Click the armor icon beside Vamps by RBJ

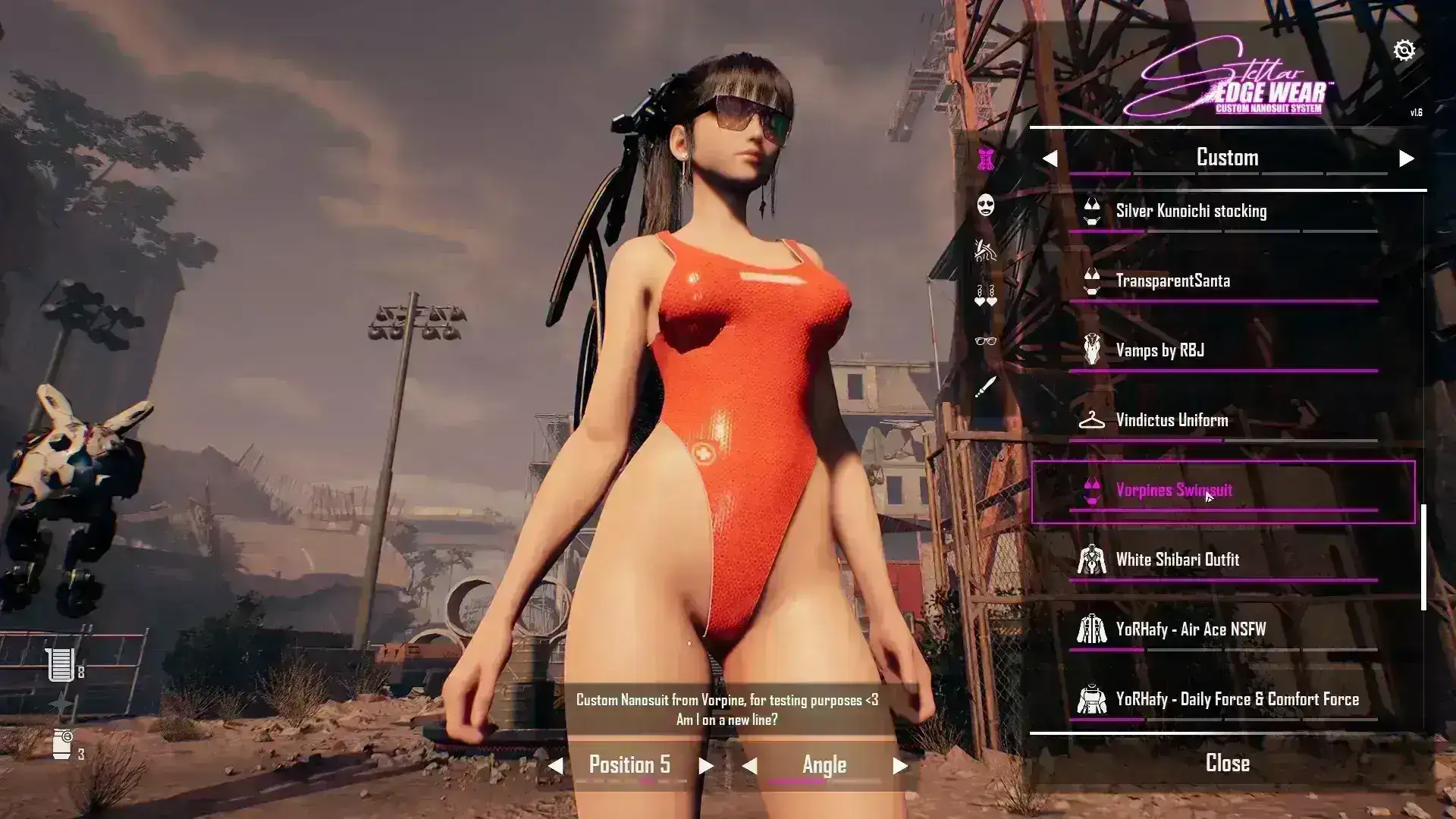coord(1093,350)
